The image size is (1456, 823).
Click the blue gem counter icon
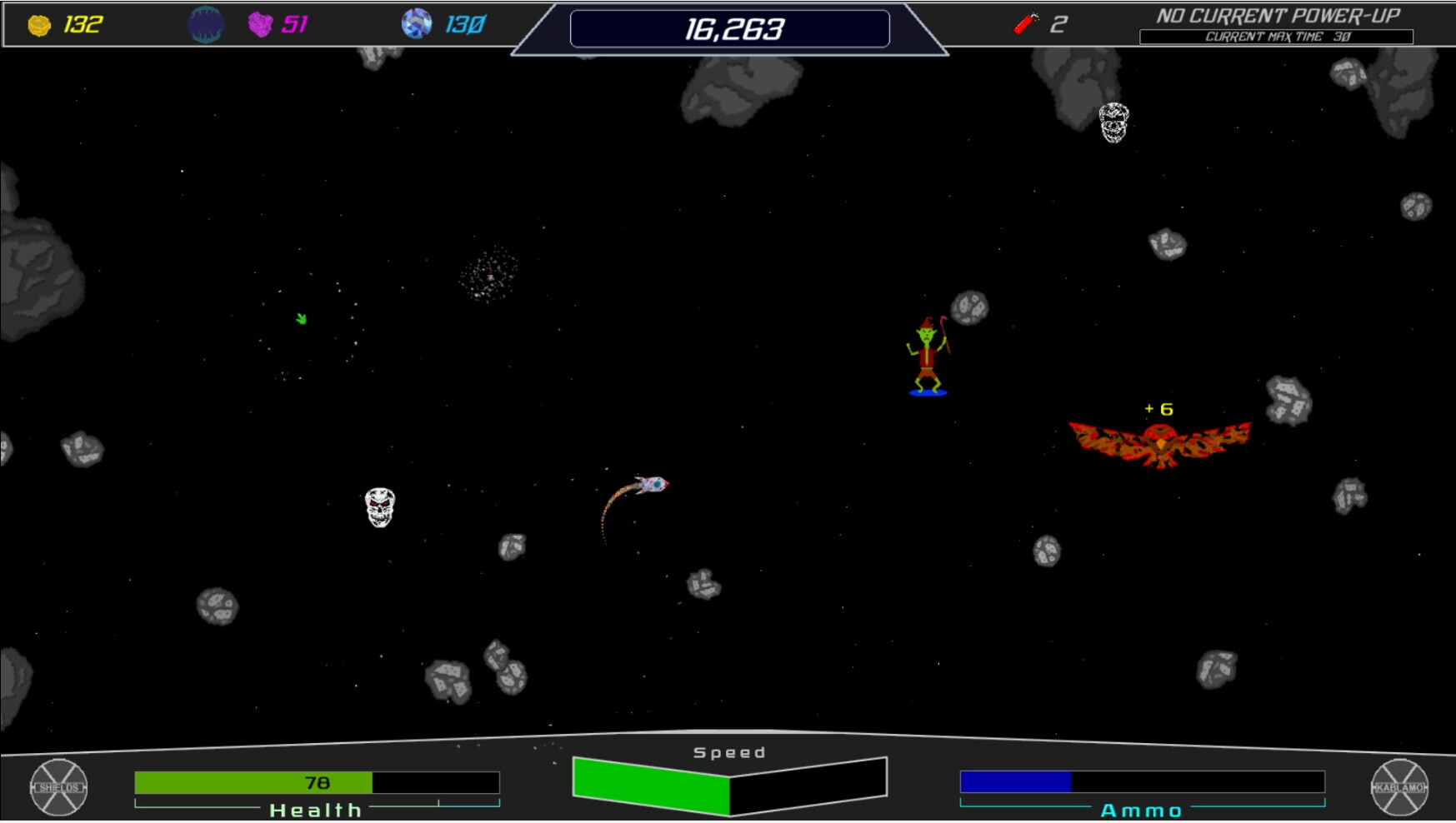[418, 24]
